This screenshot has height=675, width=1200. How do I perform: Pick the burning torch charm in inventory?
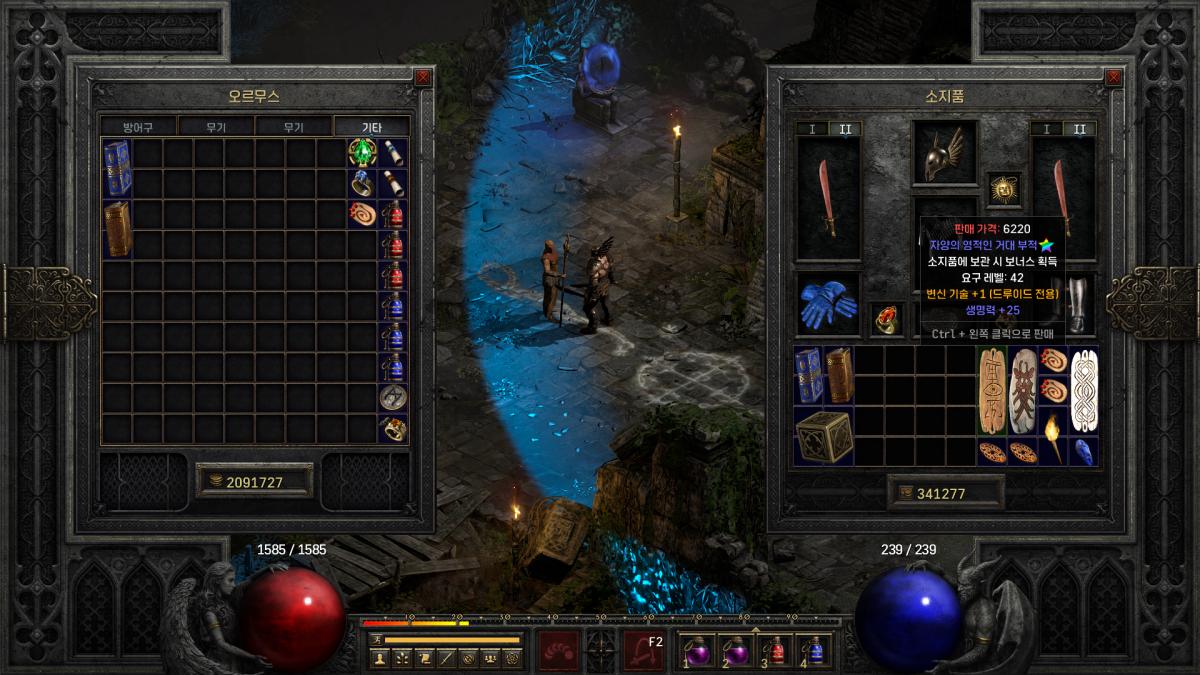tap(1054, 436)
